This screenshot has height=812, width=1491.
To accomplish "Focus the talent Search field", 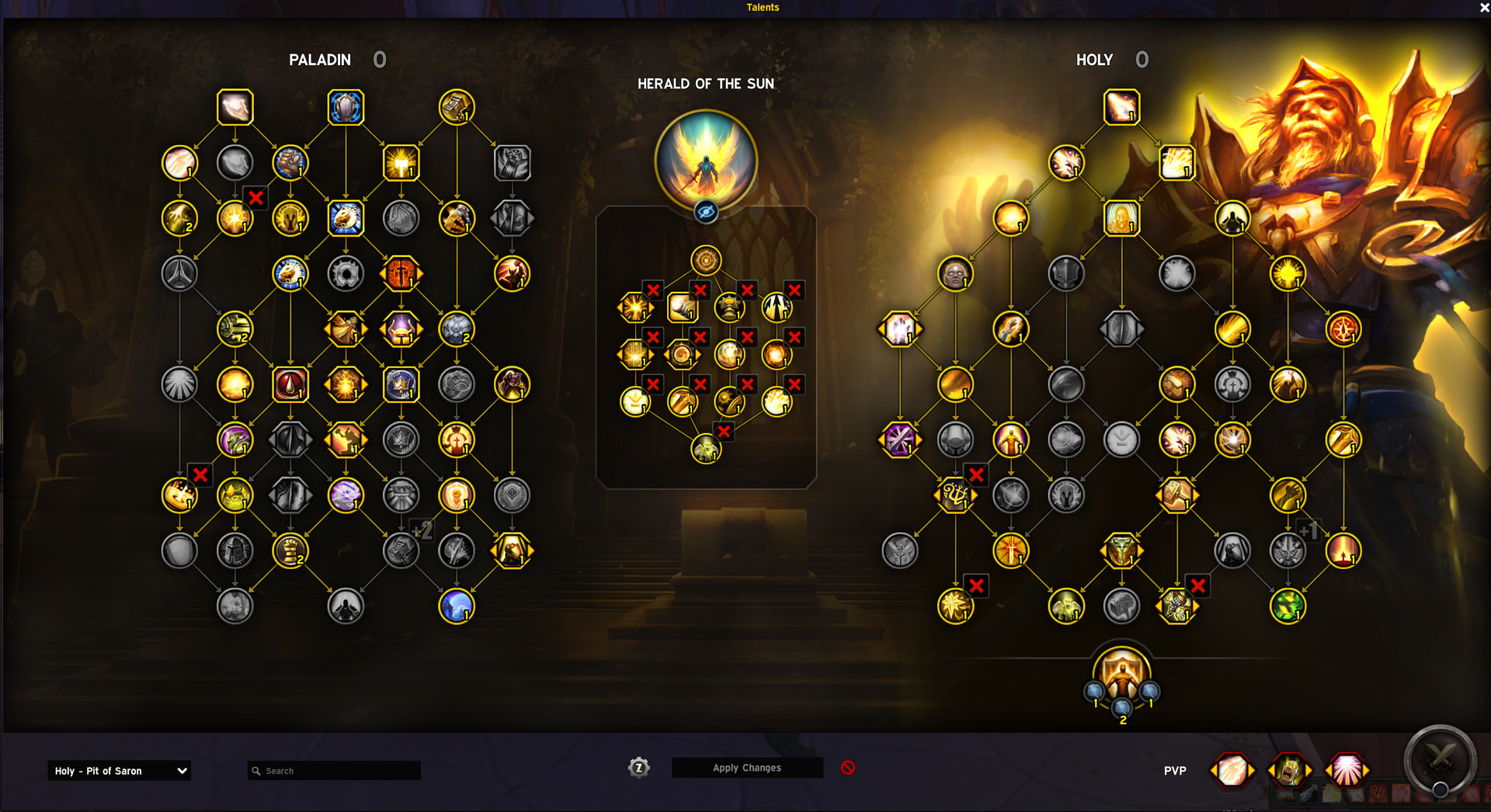I will click(334, 771).
